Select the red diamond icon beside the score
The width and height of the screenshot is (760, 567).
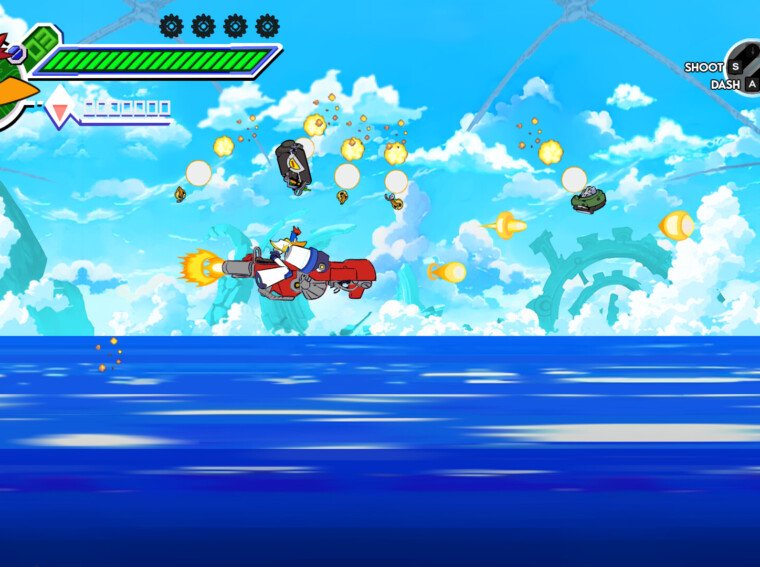click(60, 106)
